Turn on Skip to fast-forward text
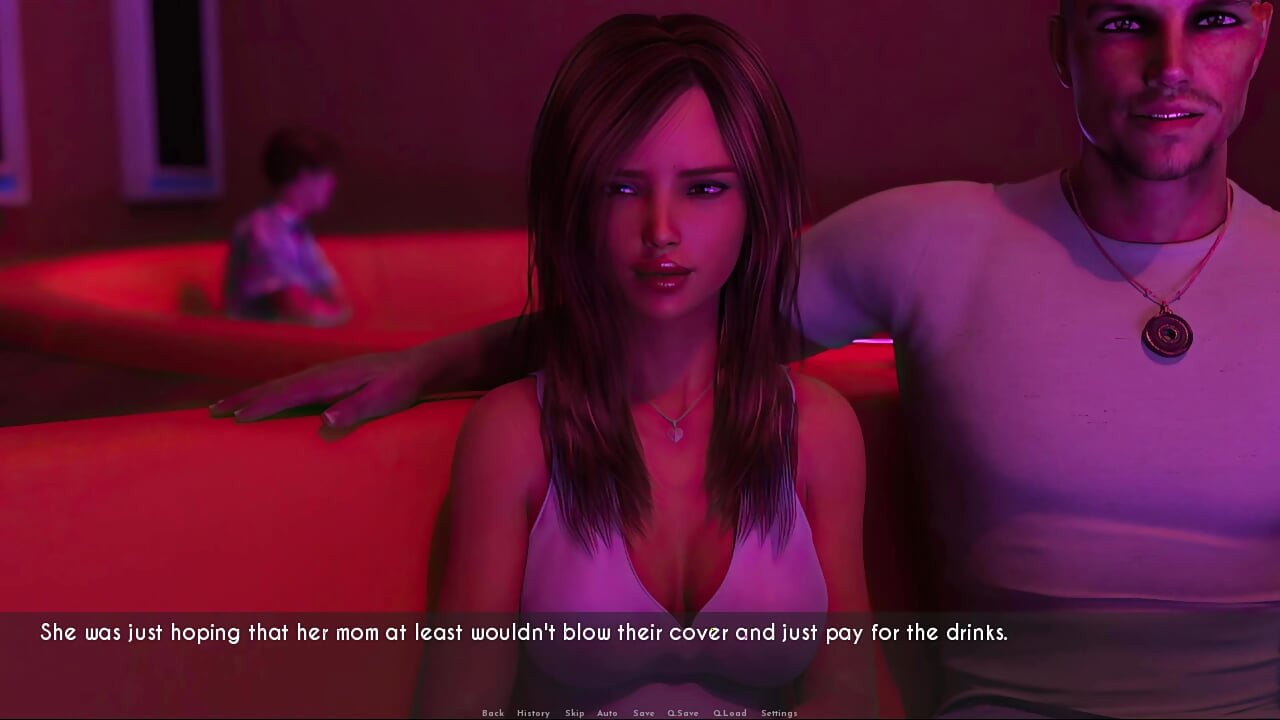This screenshot has height=720, width=1280. click(x=575, y=713)
